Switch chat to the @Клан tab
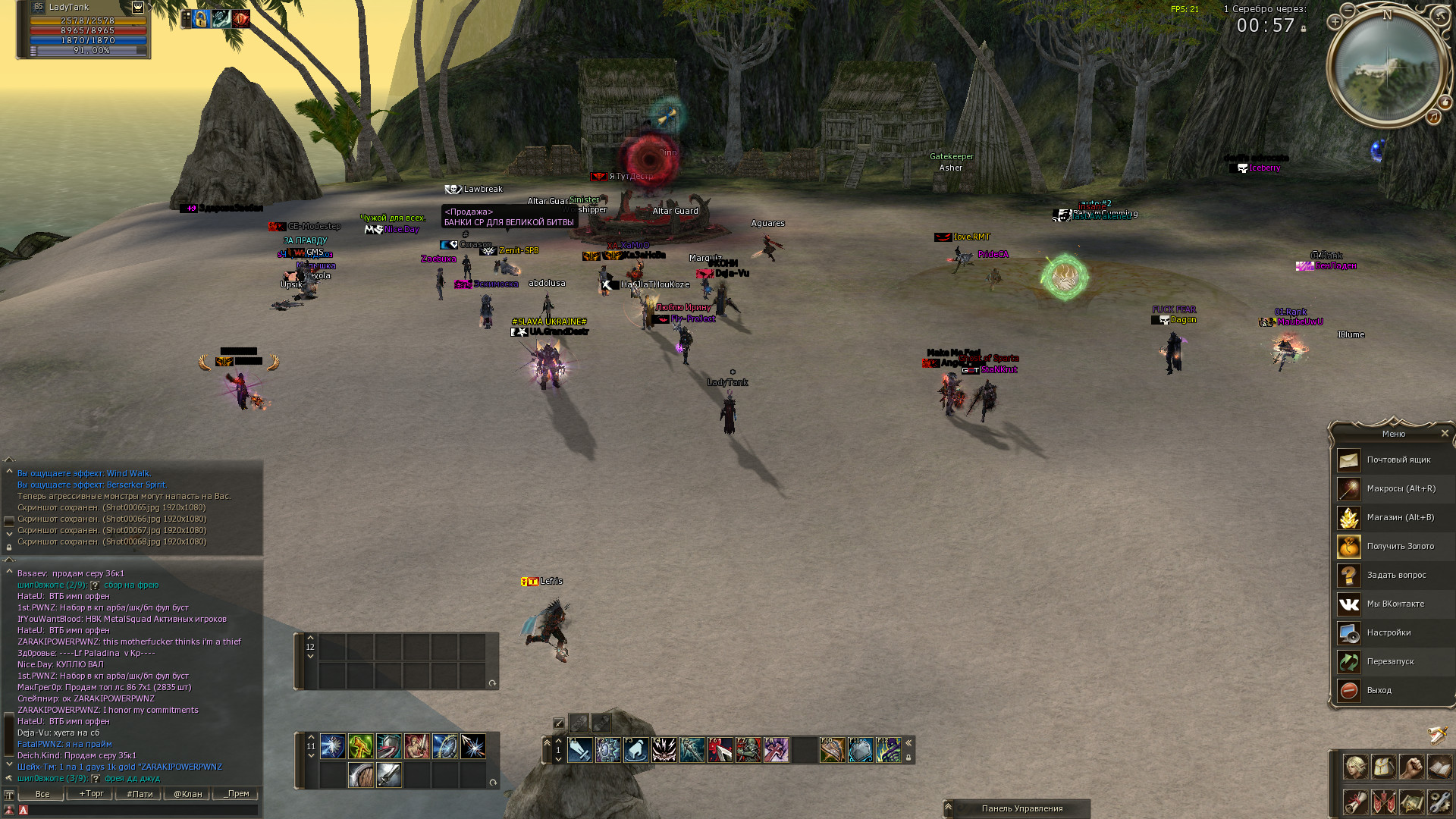This screenshot has height=819, width=1456. pos(188,794)
